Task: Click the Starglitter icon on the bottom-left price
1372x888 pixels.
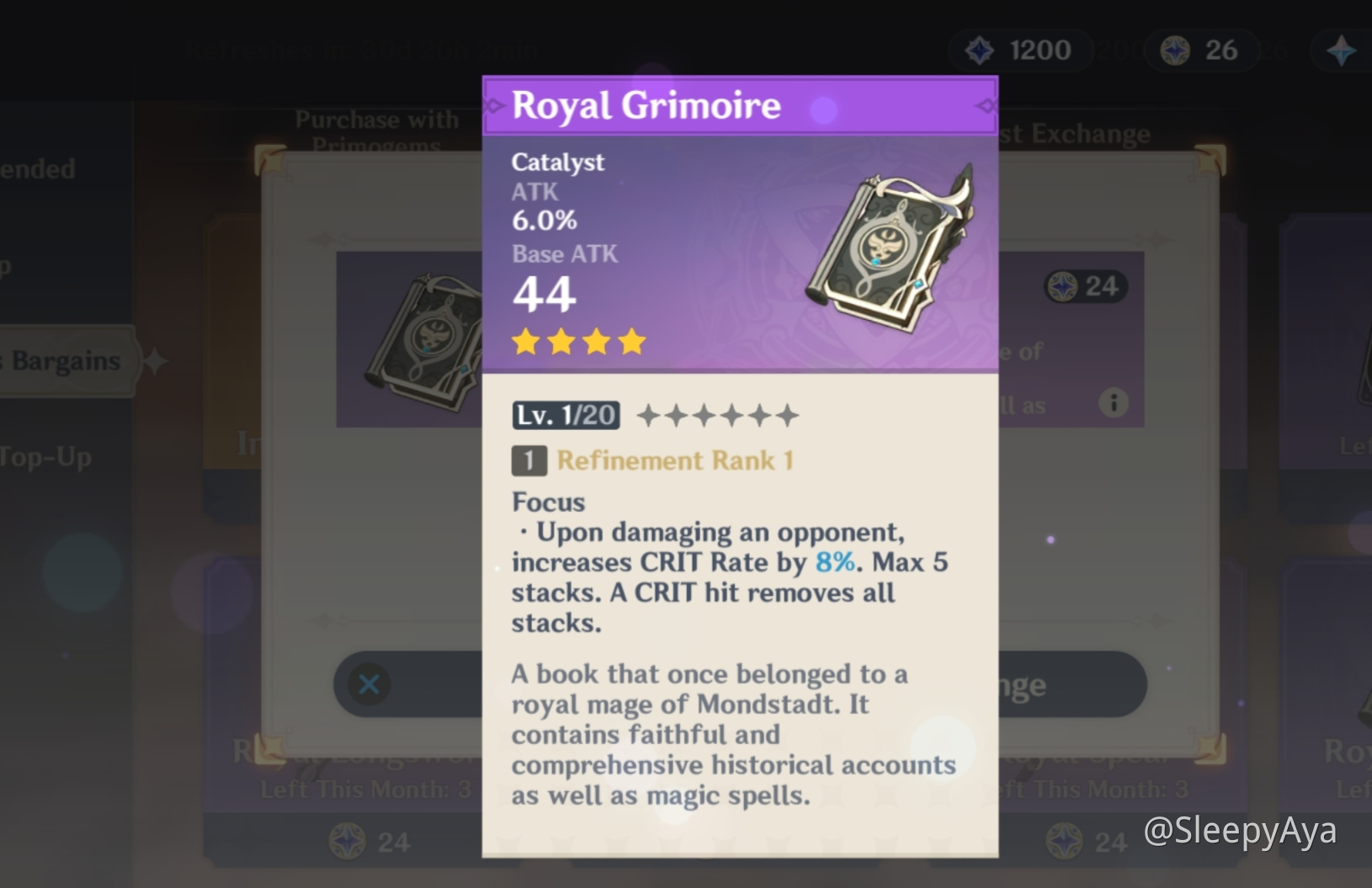Action: click(347, 842)
